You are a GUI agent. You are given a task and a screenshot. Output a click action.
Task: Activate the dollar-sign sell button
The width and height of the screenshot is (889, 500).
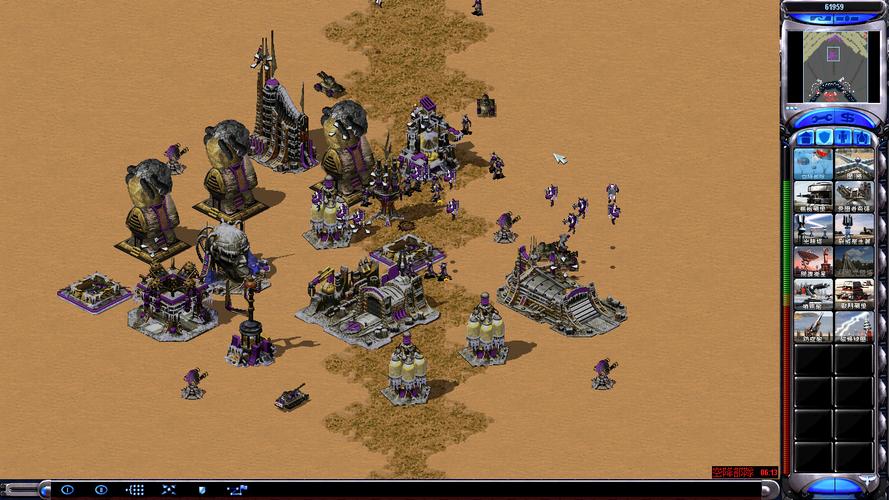847,117
